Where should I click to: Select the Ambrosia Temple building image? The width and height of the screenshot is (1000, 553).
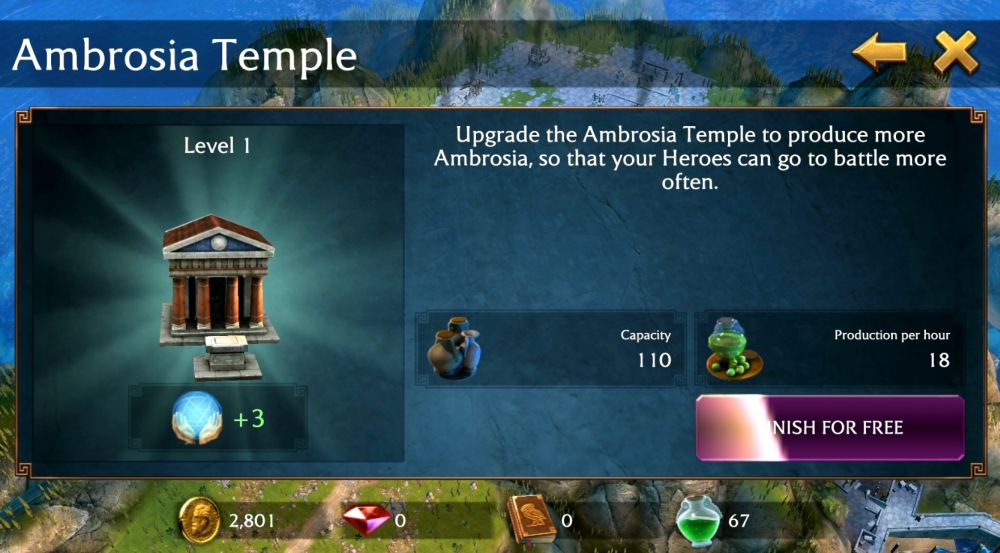pyautogui.click(x=217, y=297)
